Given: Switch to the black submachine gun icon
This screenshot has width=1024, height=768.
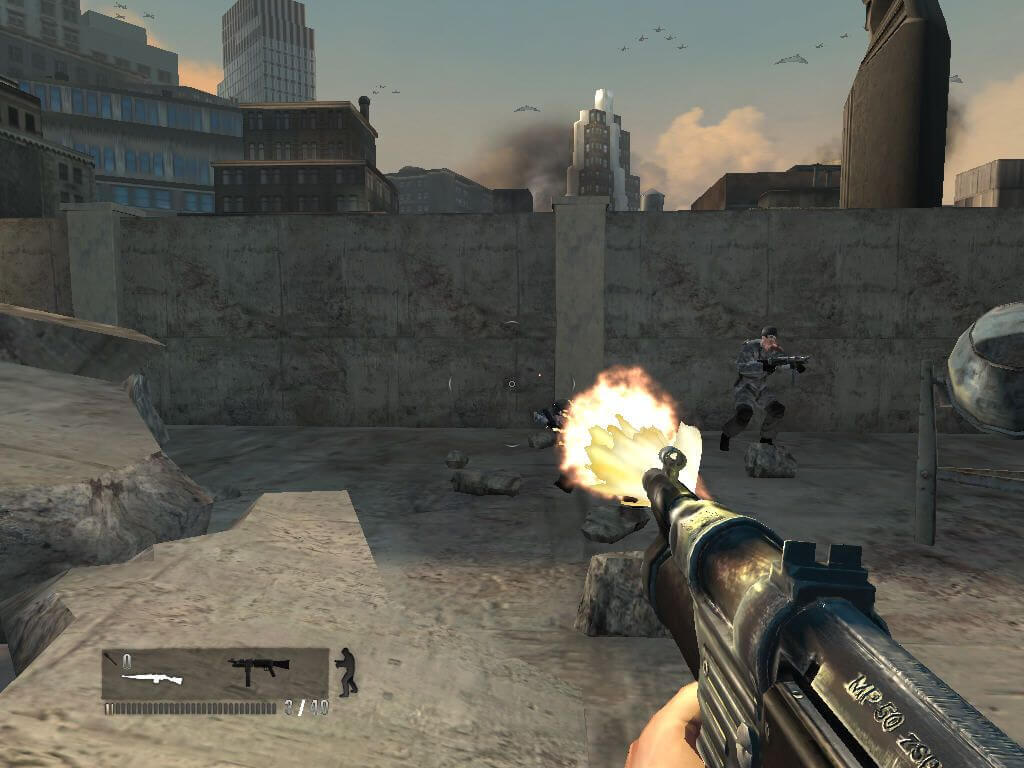Looking at the screenshot, I should (258, 666).
